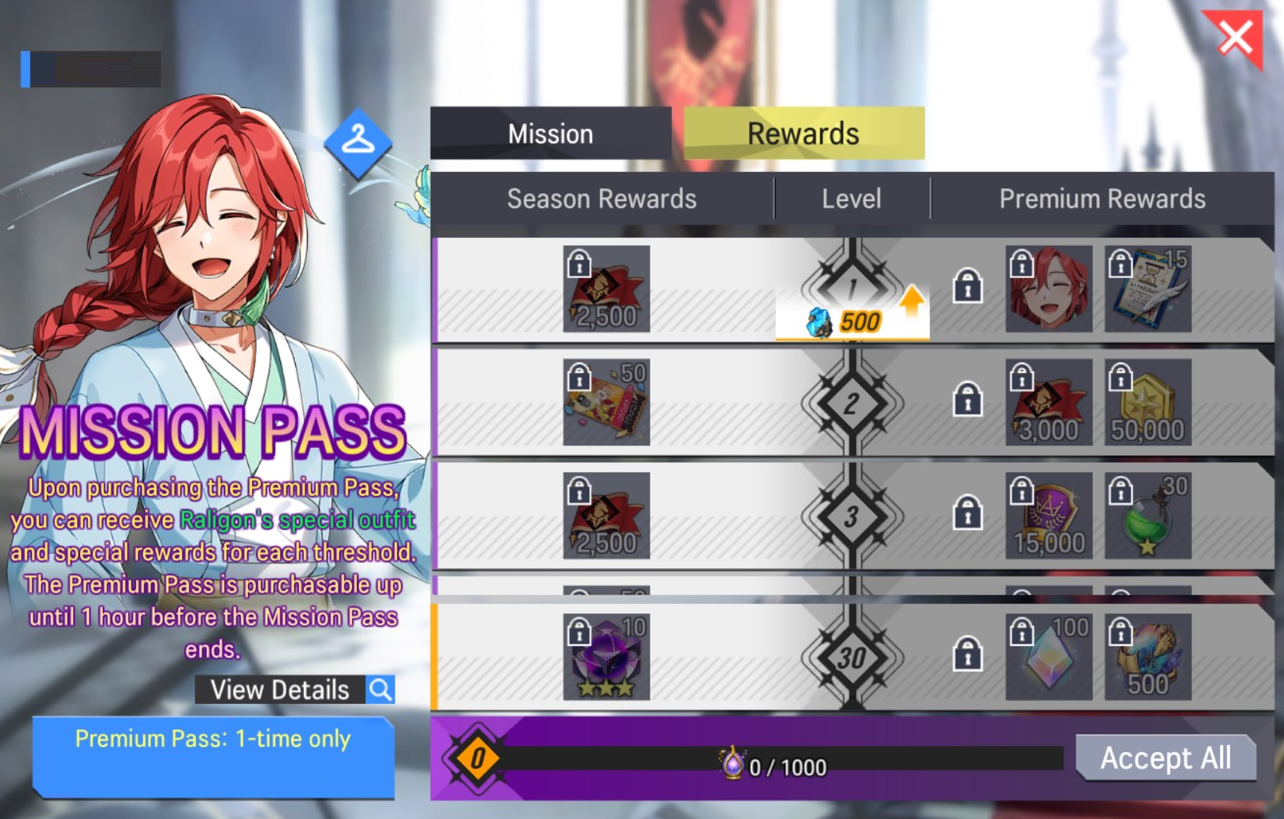Select the level 30 500 premium reward
This screenshot has width=1284, height=819.
point(1148,657)
